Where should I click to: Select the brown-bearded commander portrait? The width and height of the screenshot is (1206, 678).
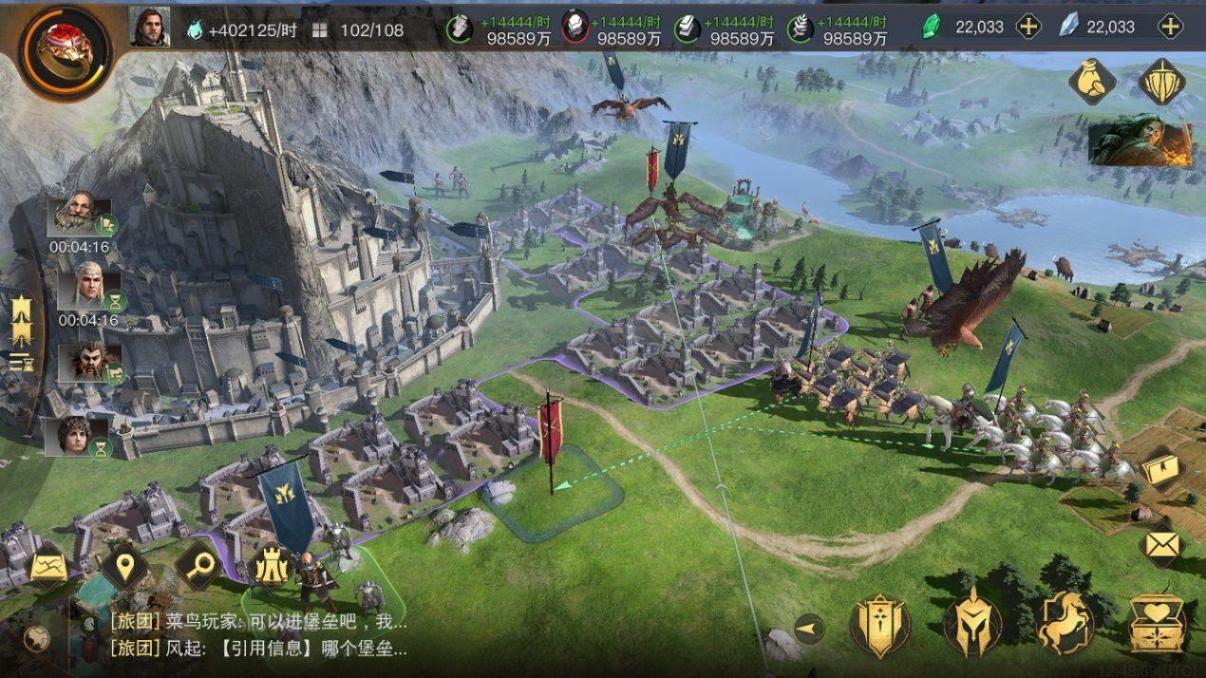pos(87,360)
